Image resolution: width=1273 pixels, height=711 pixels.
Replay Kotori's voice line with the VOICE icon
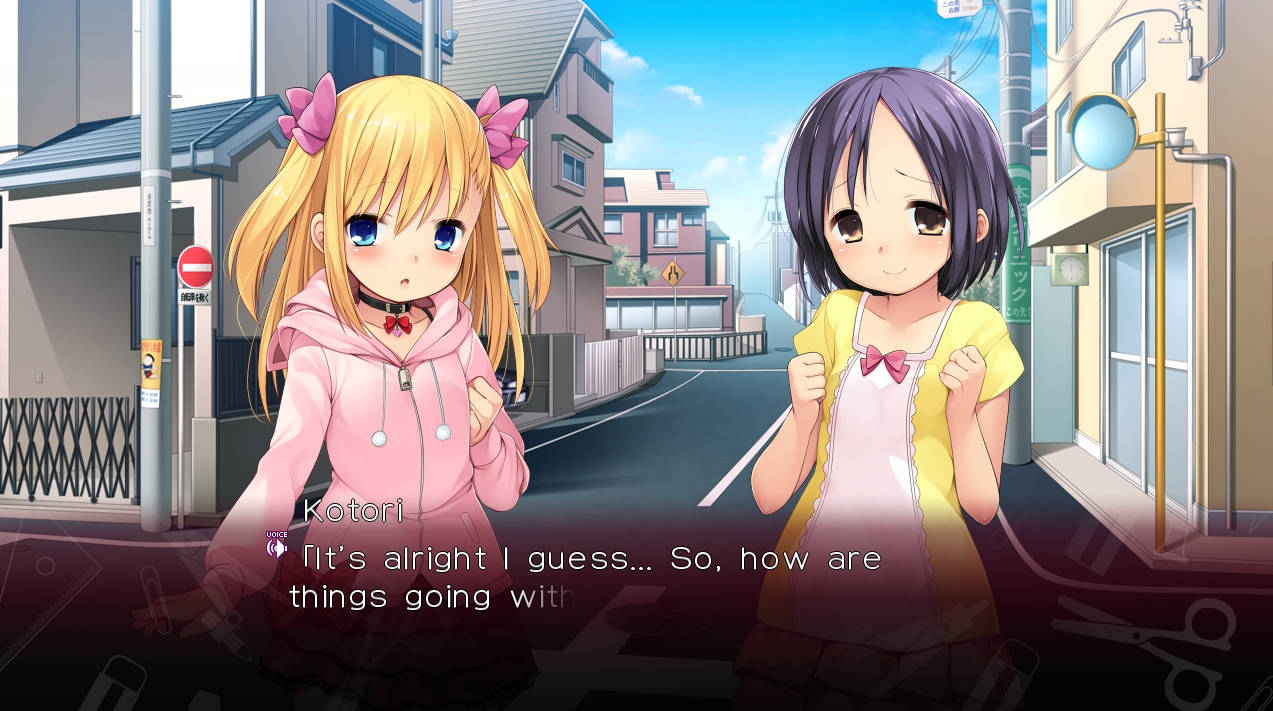(277, 546)
